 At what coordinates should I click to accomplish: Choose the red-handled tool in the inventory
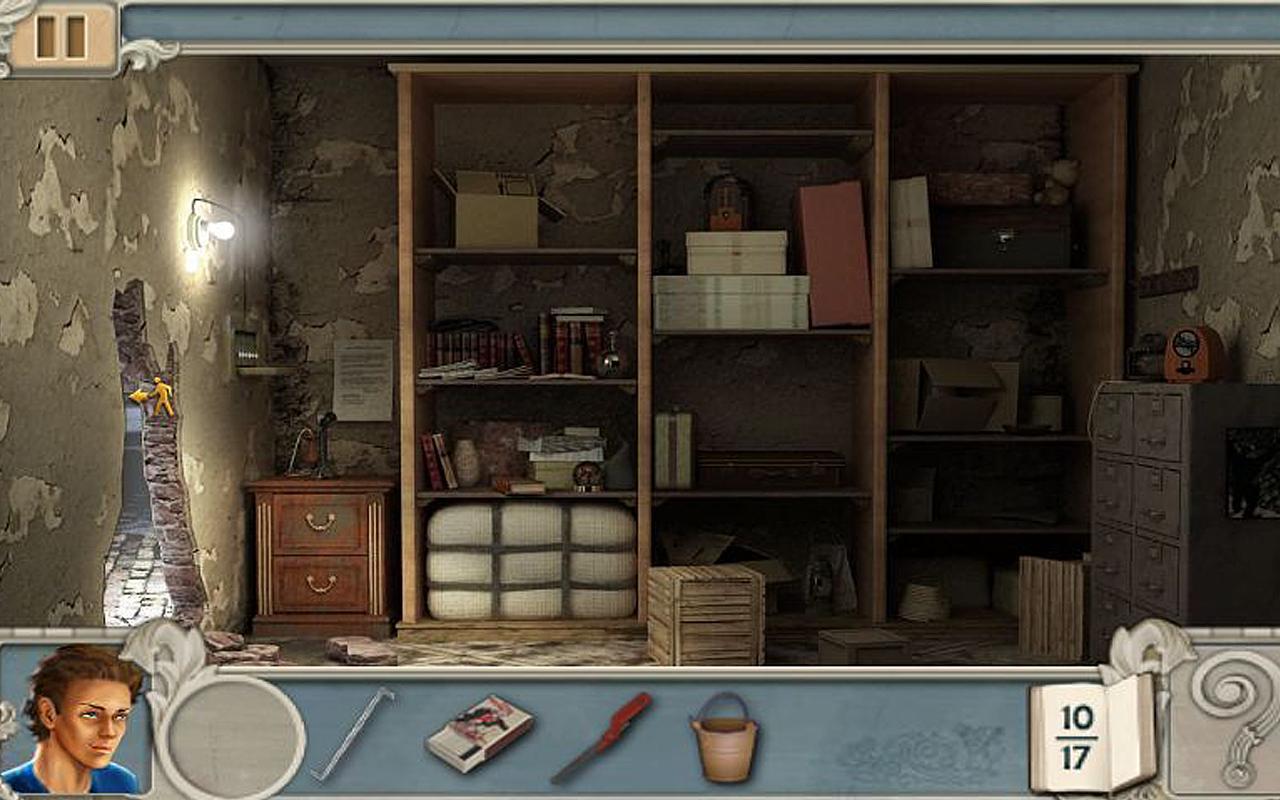(x=602, y=737)
